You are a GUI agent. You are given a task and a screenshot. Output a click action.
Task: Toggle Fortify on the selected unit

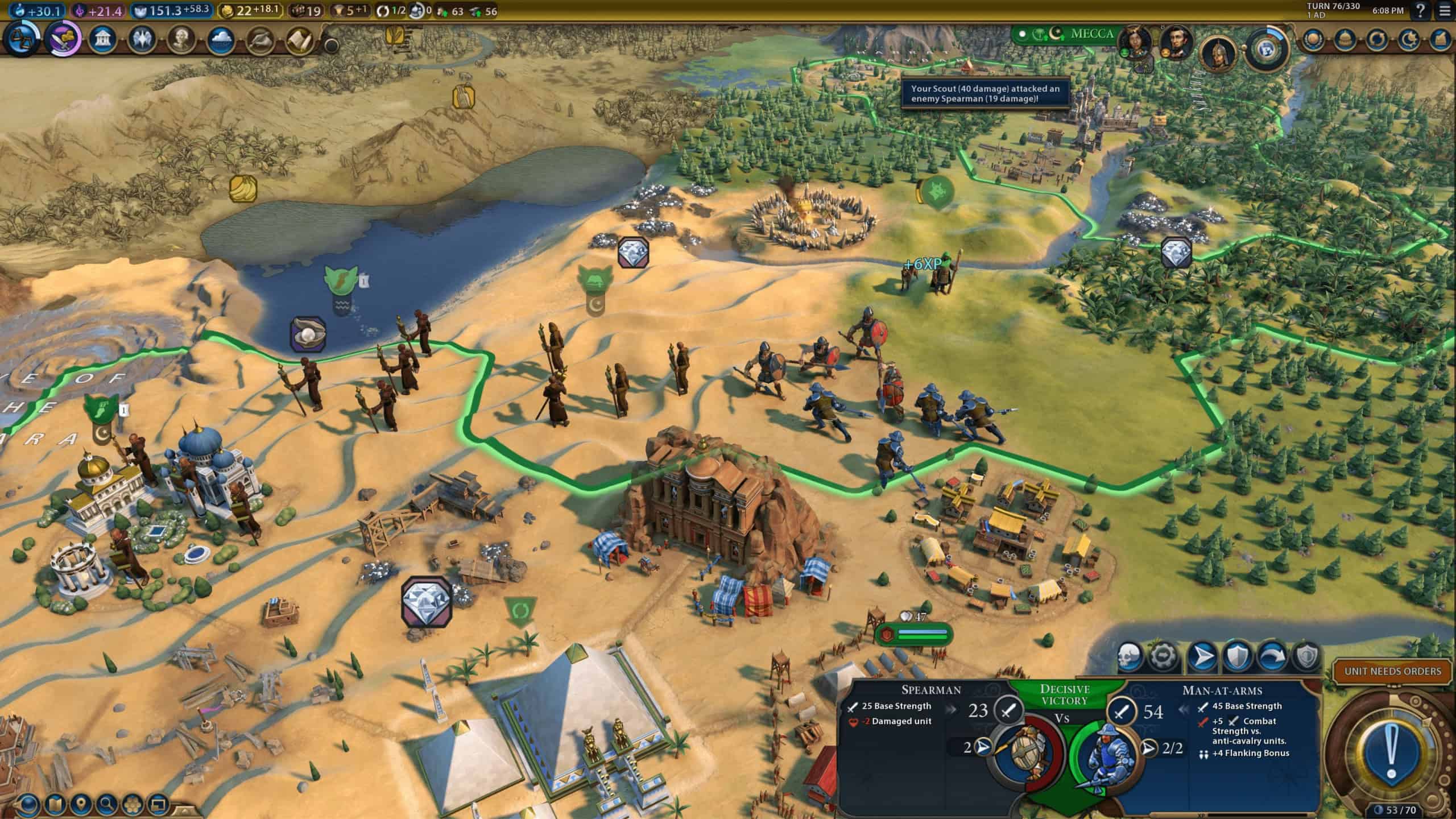(x=1237, y=656)
